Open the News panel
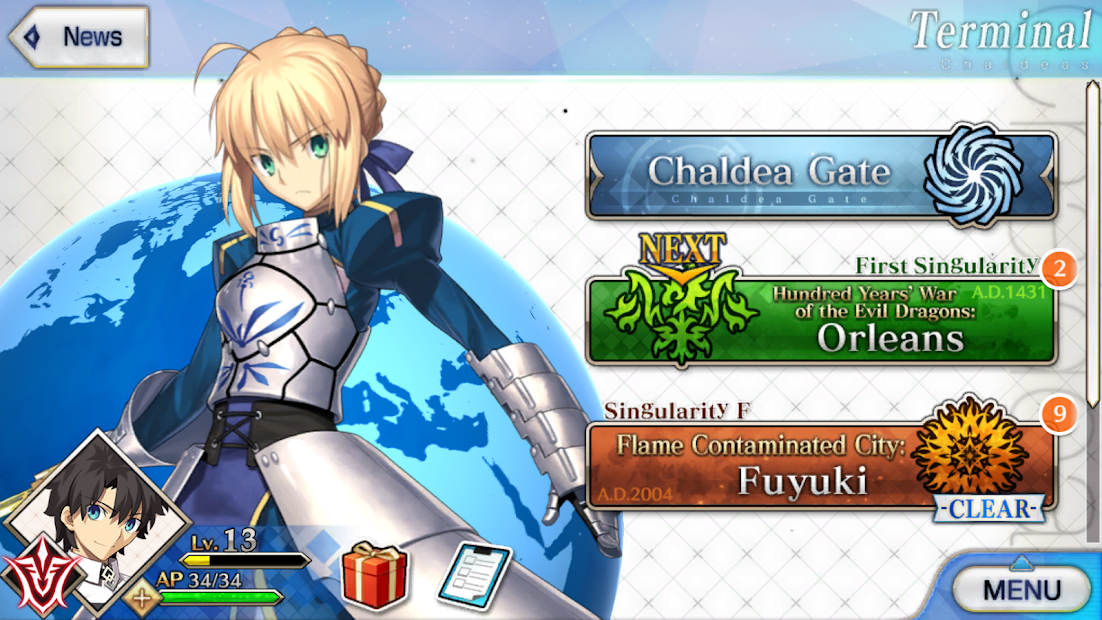This screenshot has width=1102, height=620. tap(80, 37)
